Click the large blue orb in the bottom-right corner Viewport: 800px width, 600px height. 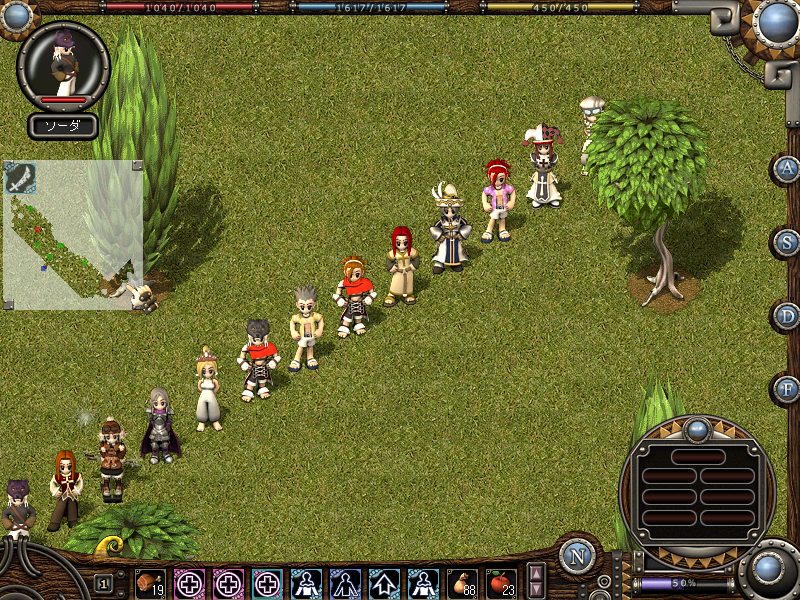[x=768, y=569]
